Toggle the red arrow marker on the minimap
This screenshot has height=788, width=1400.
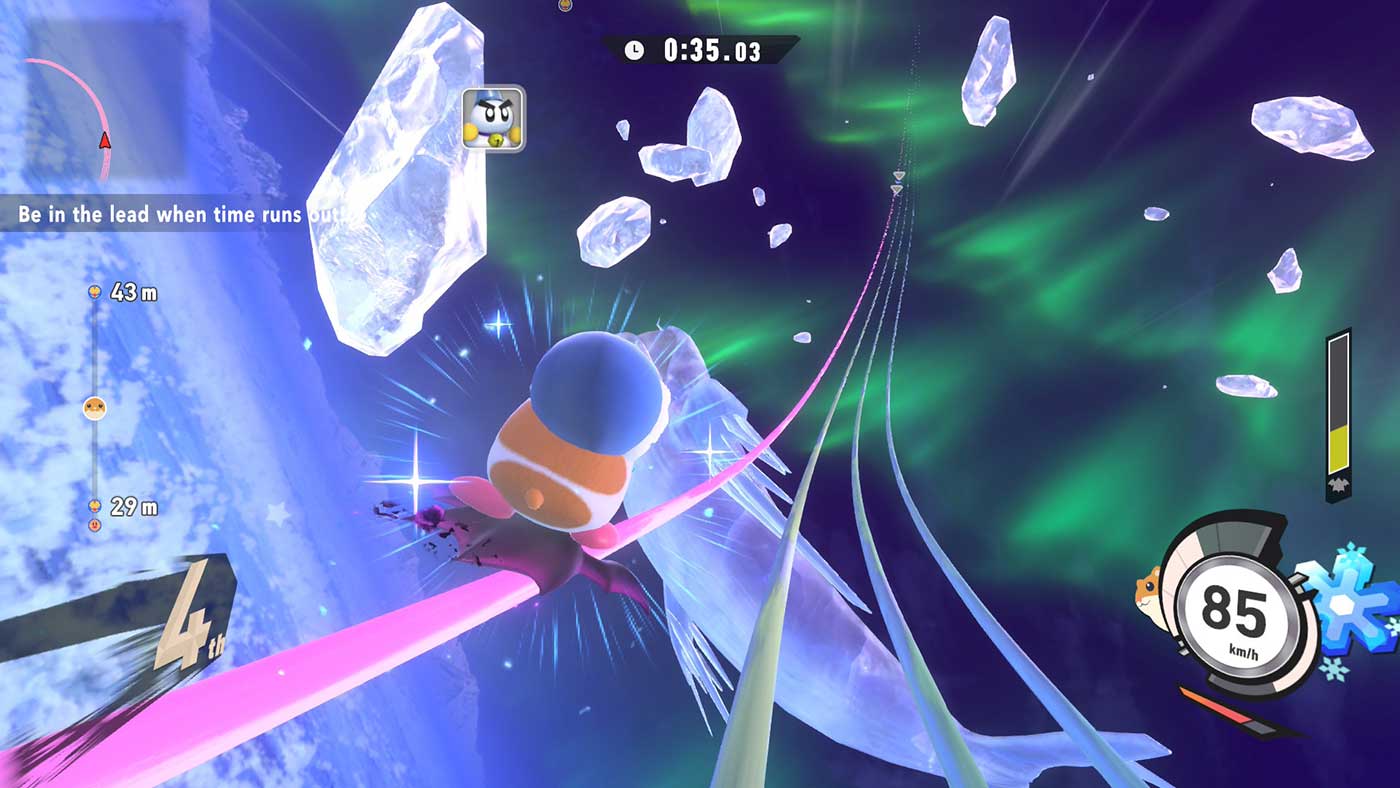[x=103, y=141]
